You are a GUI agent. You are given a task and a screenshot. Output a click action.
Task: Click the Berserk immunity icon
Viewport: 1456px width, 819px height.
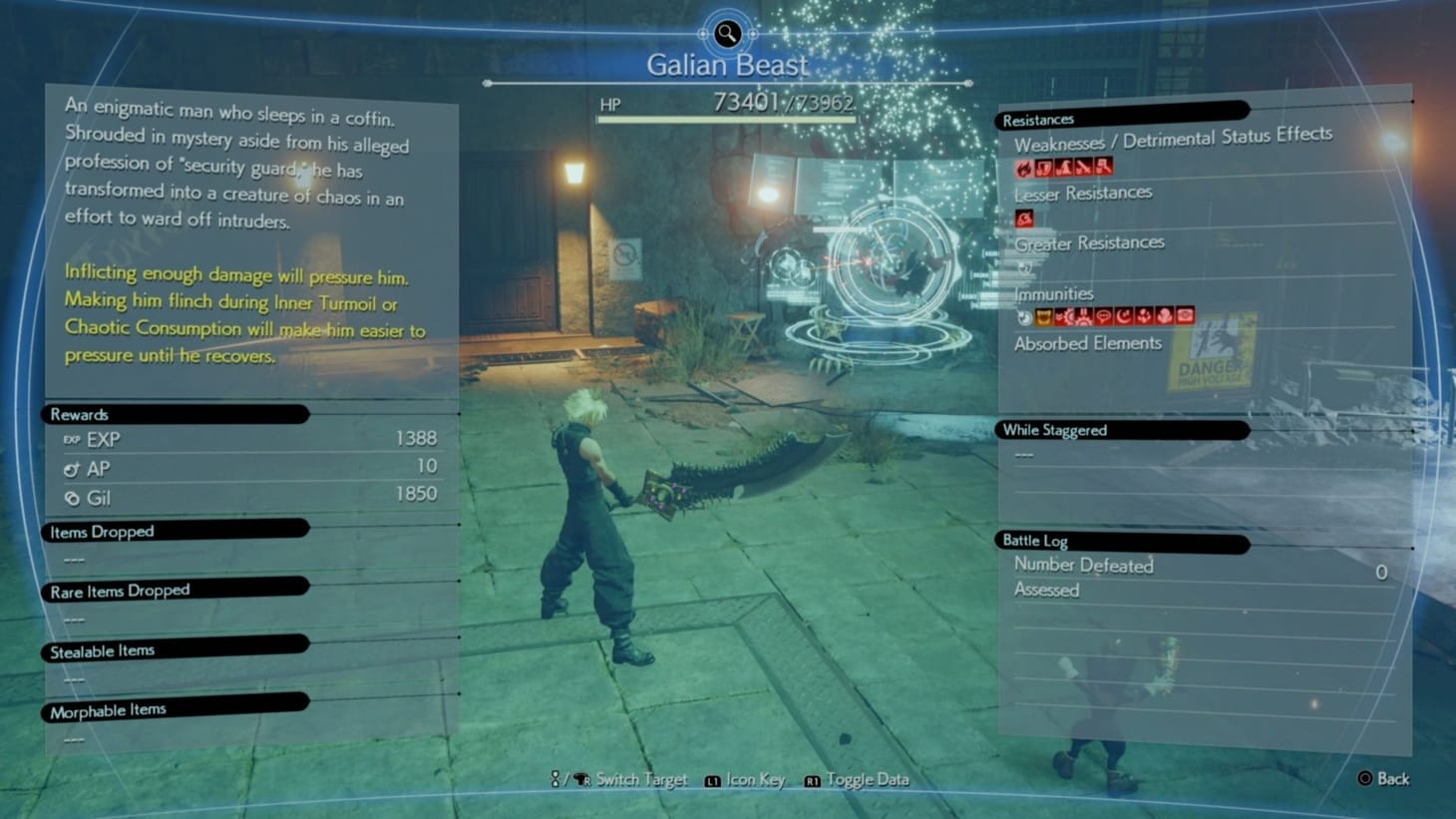[1044, 316]
